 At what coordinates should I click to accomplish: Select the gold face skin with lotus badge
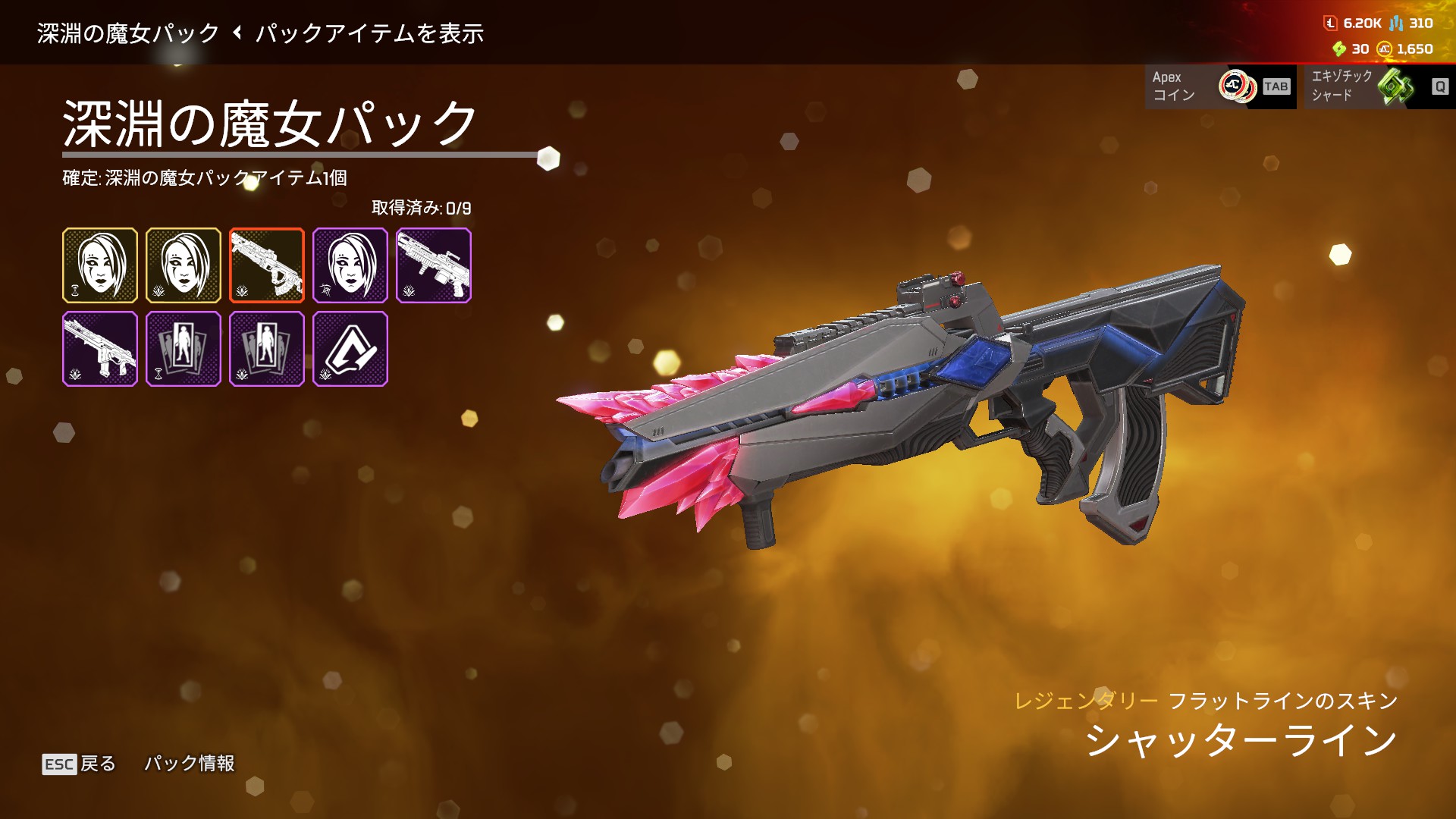coord(184,265)
